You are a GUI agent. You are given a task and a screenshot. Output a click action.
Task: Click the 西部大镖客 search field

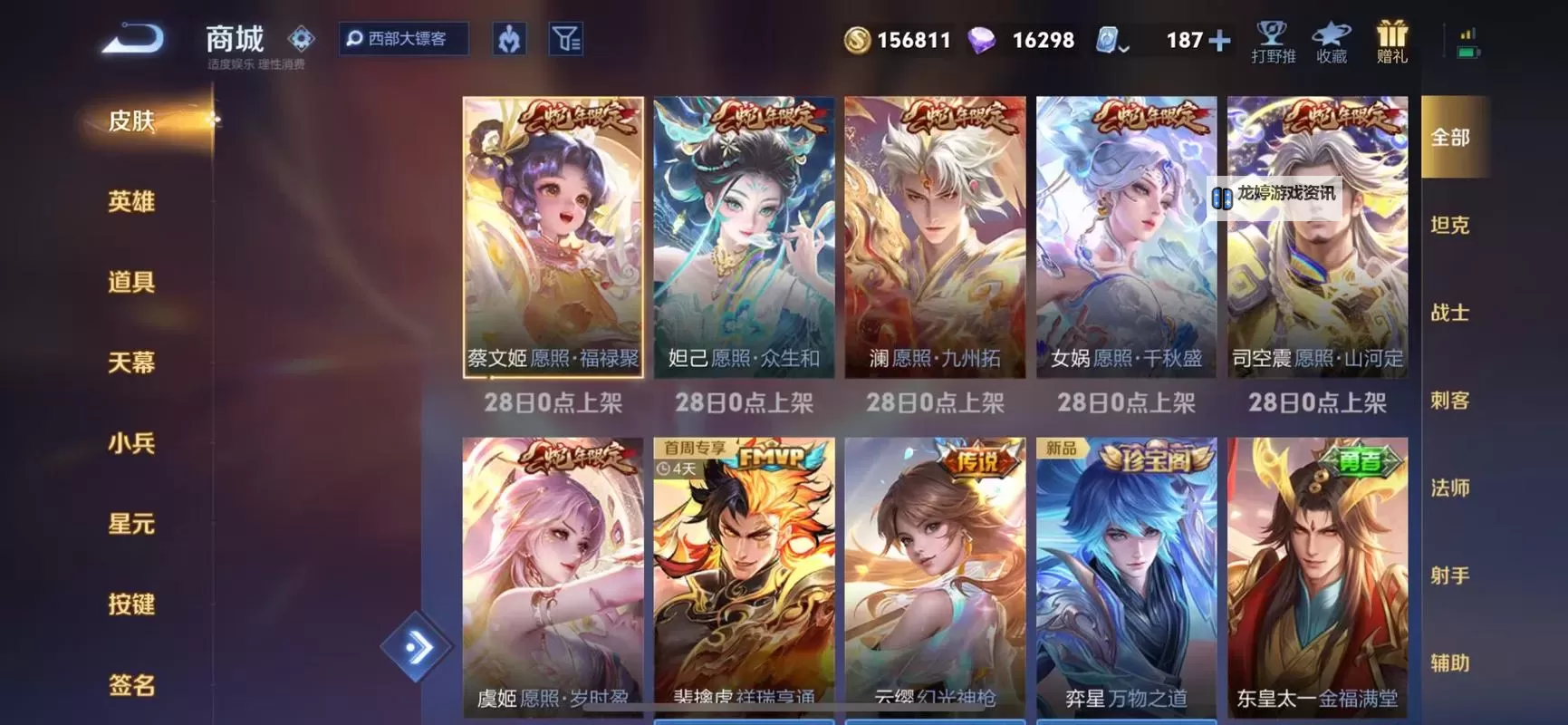404,40
